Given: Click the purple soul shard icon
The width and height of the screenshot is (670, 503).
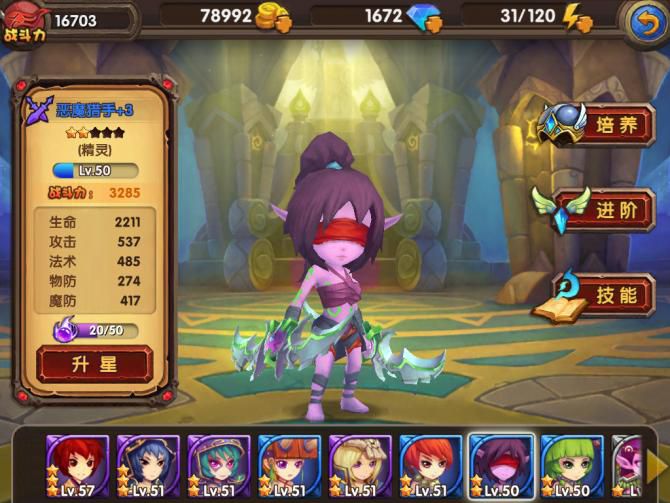Looking at the screenshot, I should (65, 329).
